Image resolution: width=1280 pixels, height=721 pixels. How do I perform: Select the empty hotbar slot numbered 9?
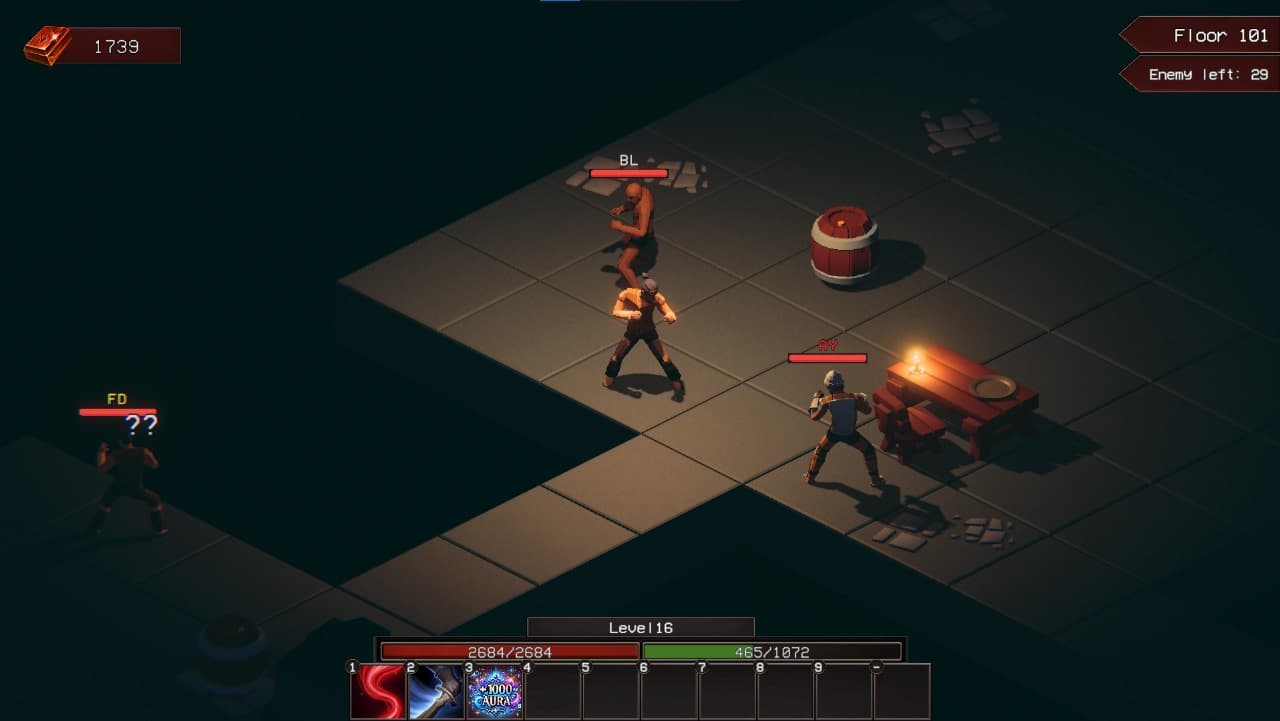tap(843, 692)
